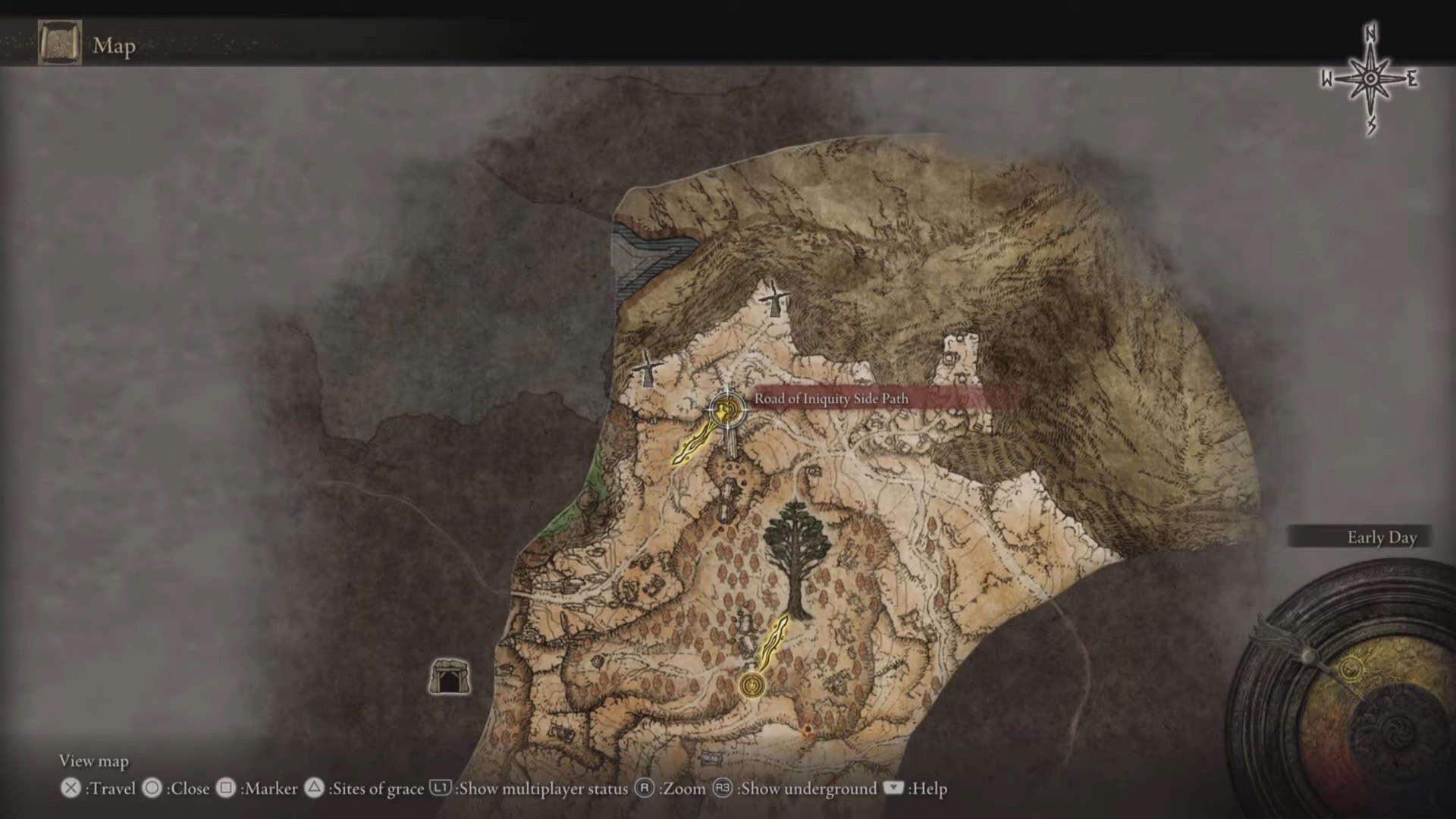This screenshot has width=1456, height=819.
Task: Select the Road of Iniquity Side Path grace
Action: tap(727, 411)
